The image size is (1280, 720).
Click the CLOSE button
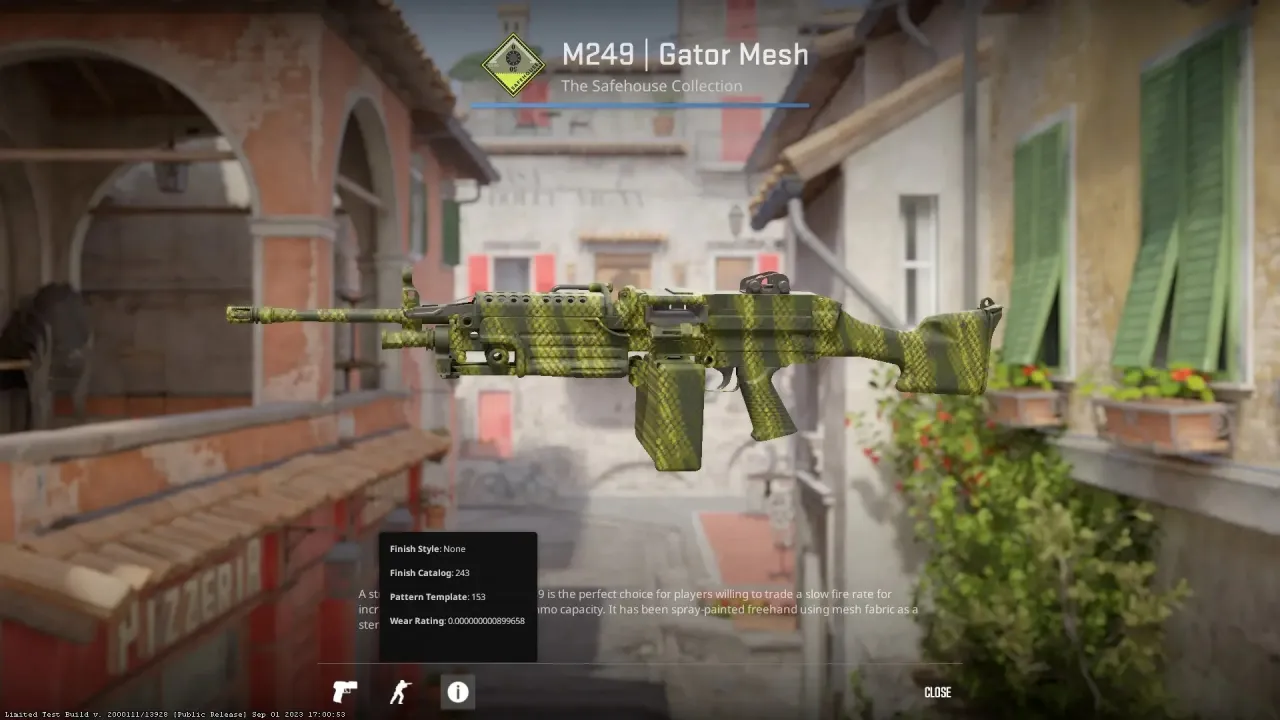click(937, 691)
